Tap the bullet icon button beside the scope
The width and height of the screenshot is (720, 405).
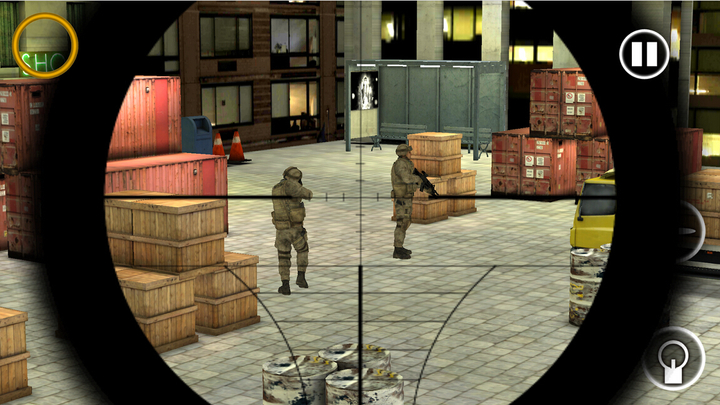point(688,232)
